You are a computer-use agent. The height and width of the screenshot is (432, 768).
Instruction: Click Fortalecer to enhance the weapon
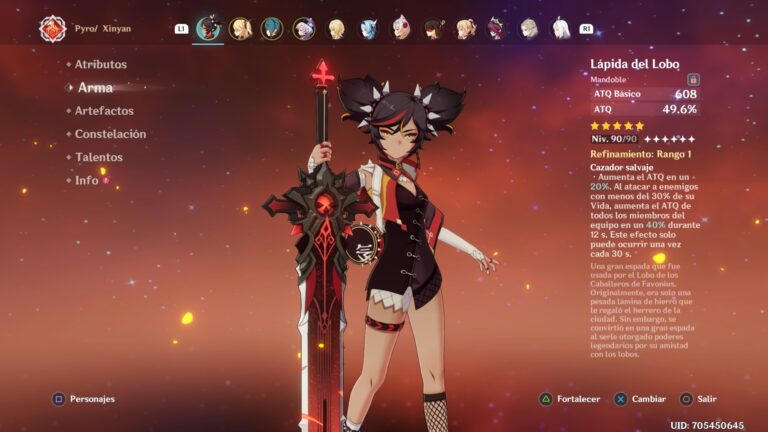point(570,399)
